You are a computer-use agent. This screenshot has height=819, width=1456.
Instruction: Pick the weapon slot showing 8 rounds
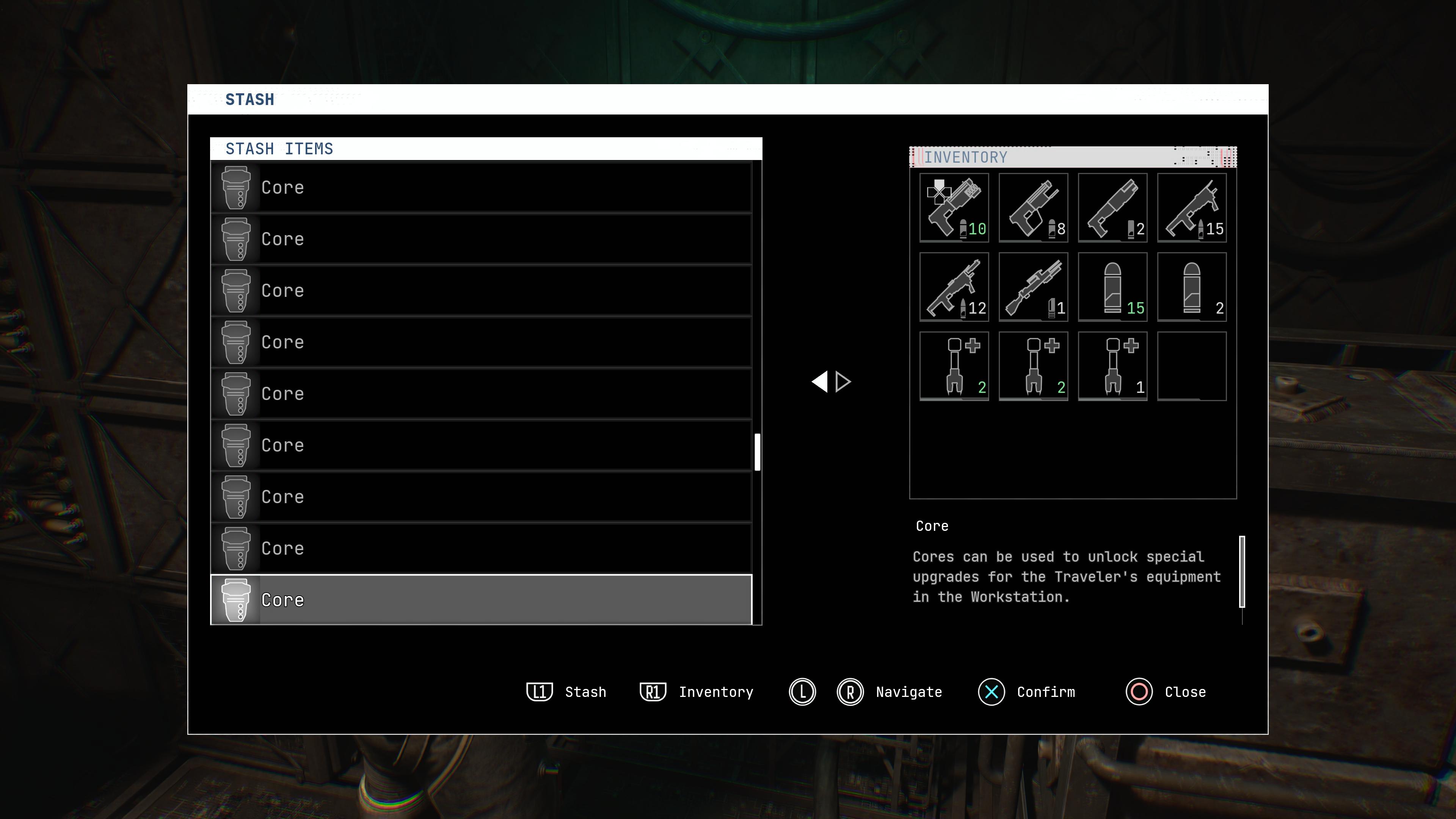click(1033, 208)
